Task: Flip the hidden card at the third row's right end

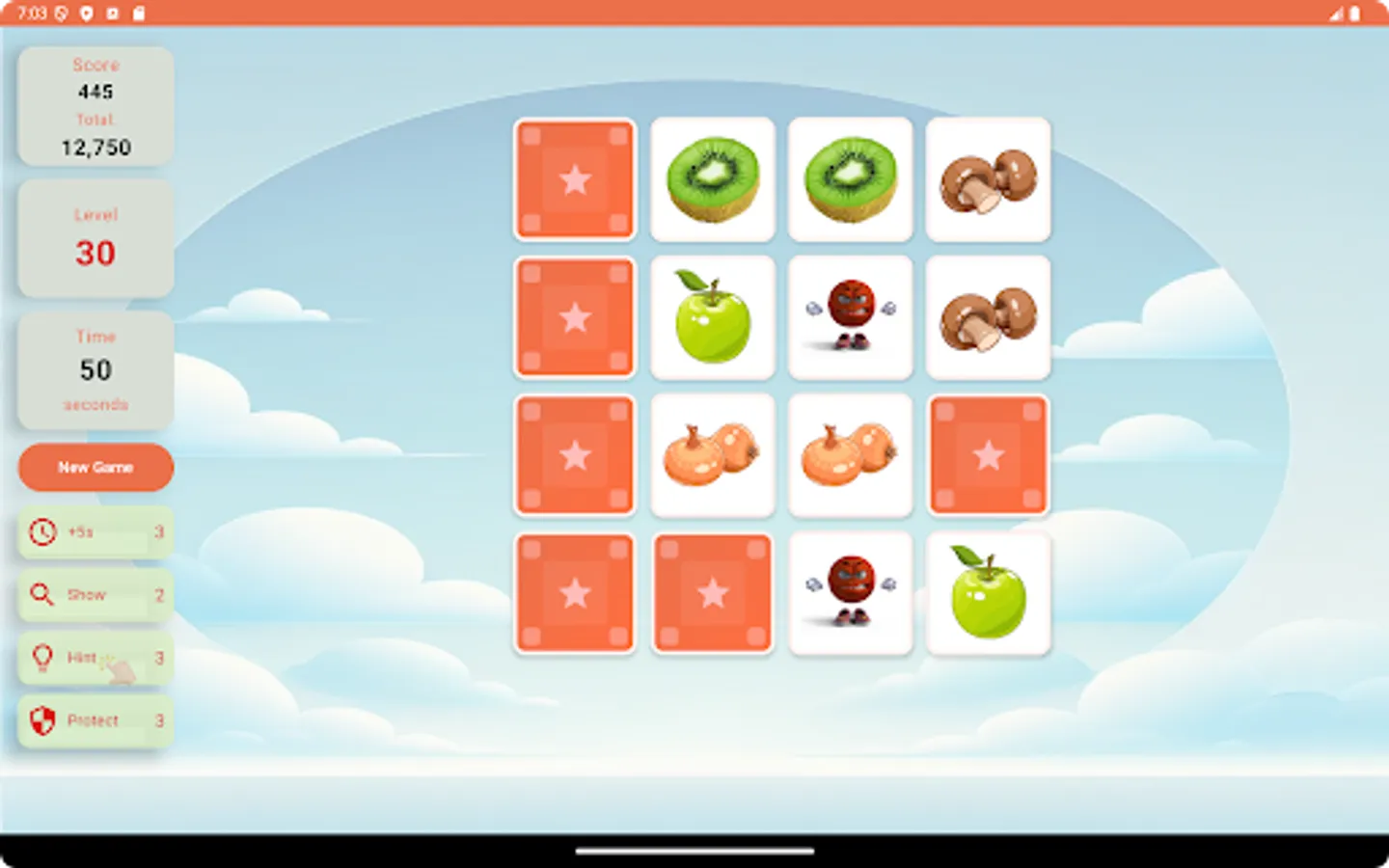Action: tap(987, 455)
